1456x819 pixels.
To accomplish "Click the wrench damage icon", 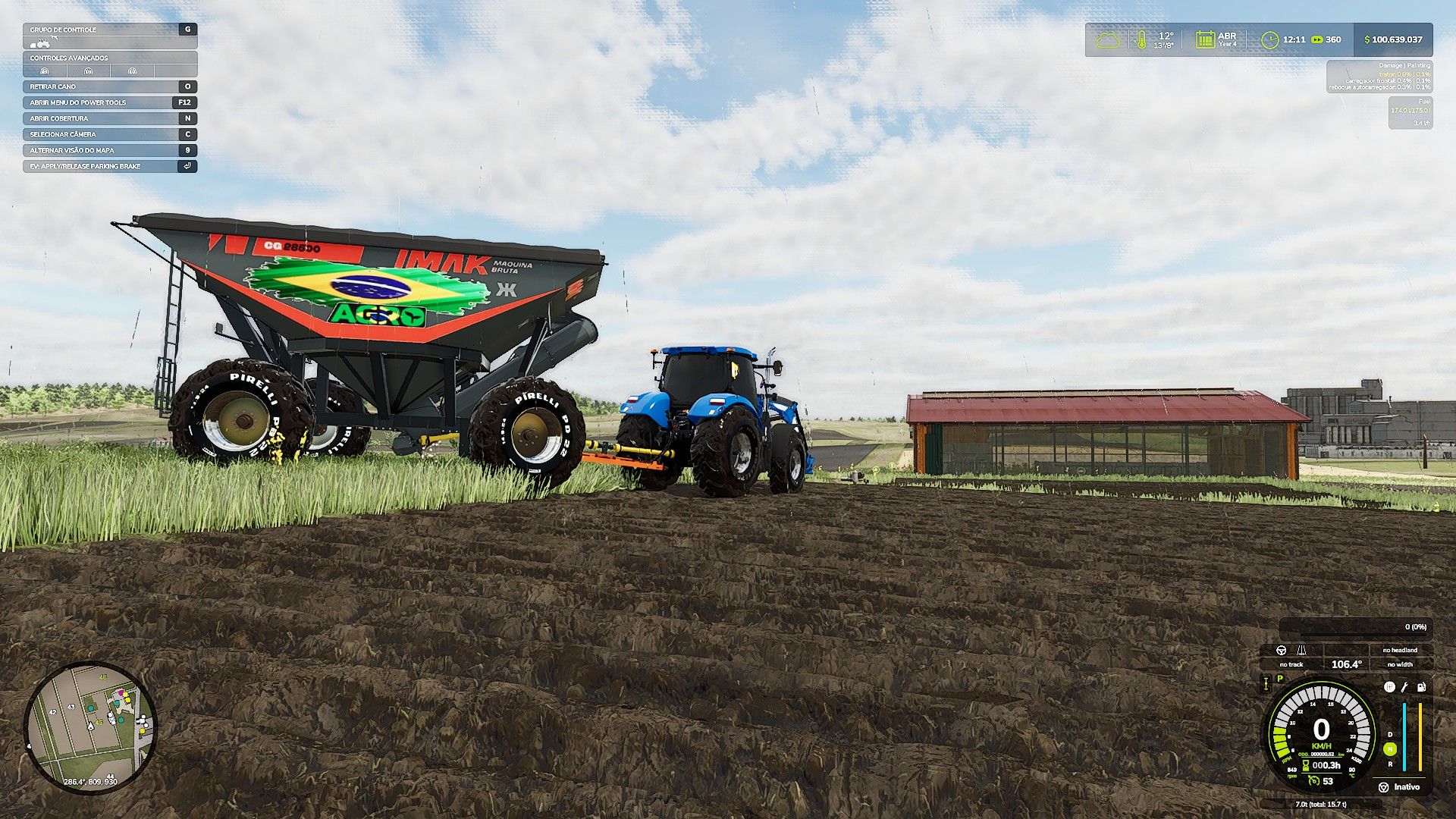I will coord(1404,687).
